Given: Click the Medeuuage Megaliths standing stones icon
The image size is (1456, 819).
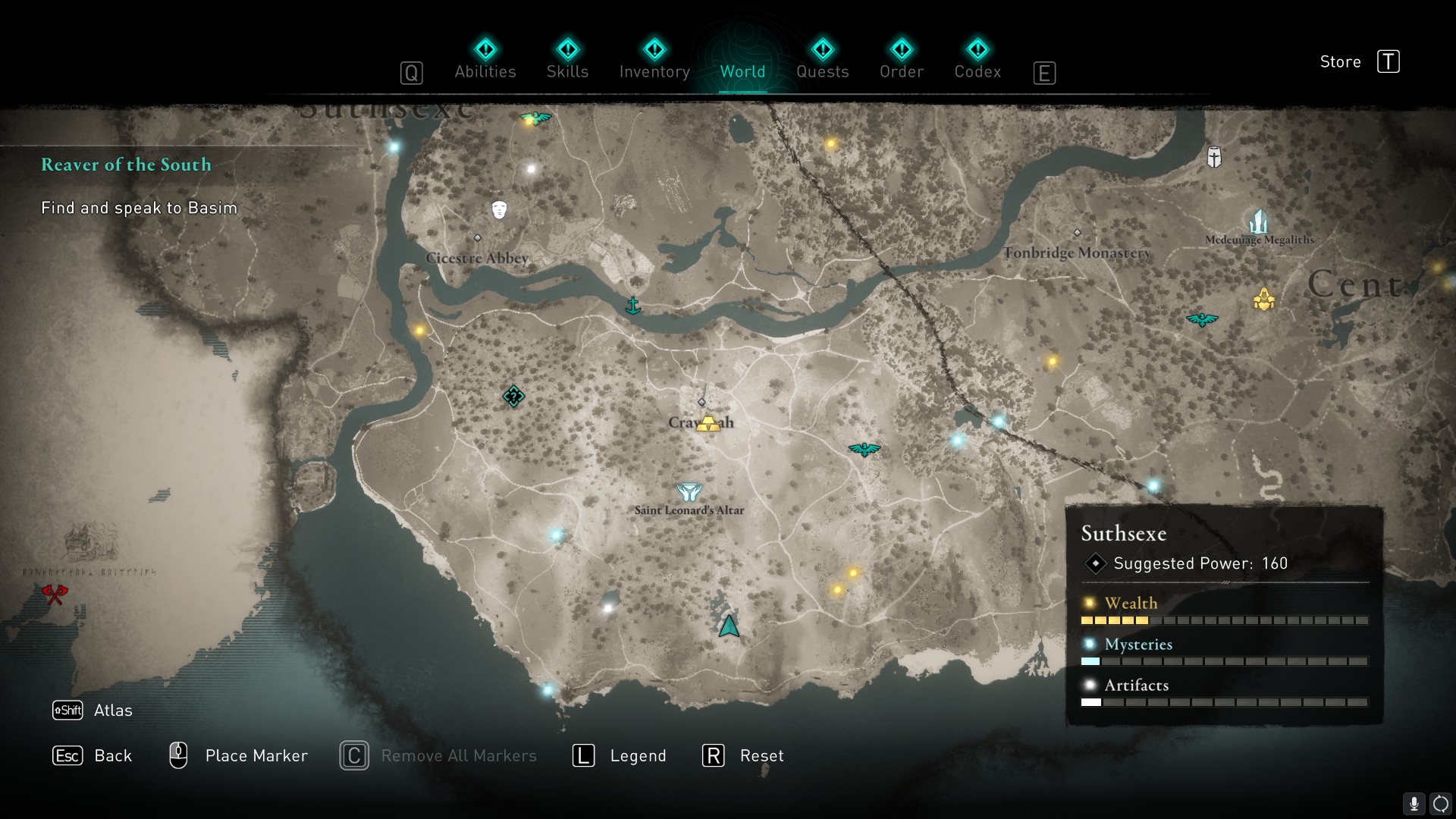Looking at the screenshot, I should [1259, 222].
